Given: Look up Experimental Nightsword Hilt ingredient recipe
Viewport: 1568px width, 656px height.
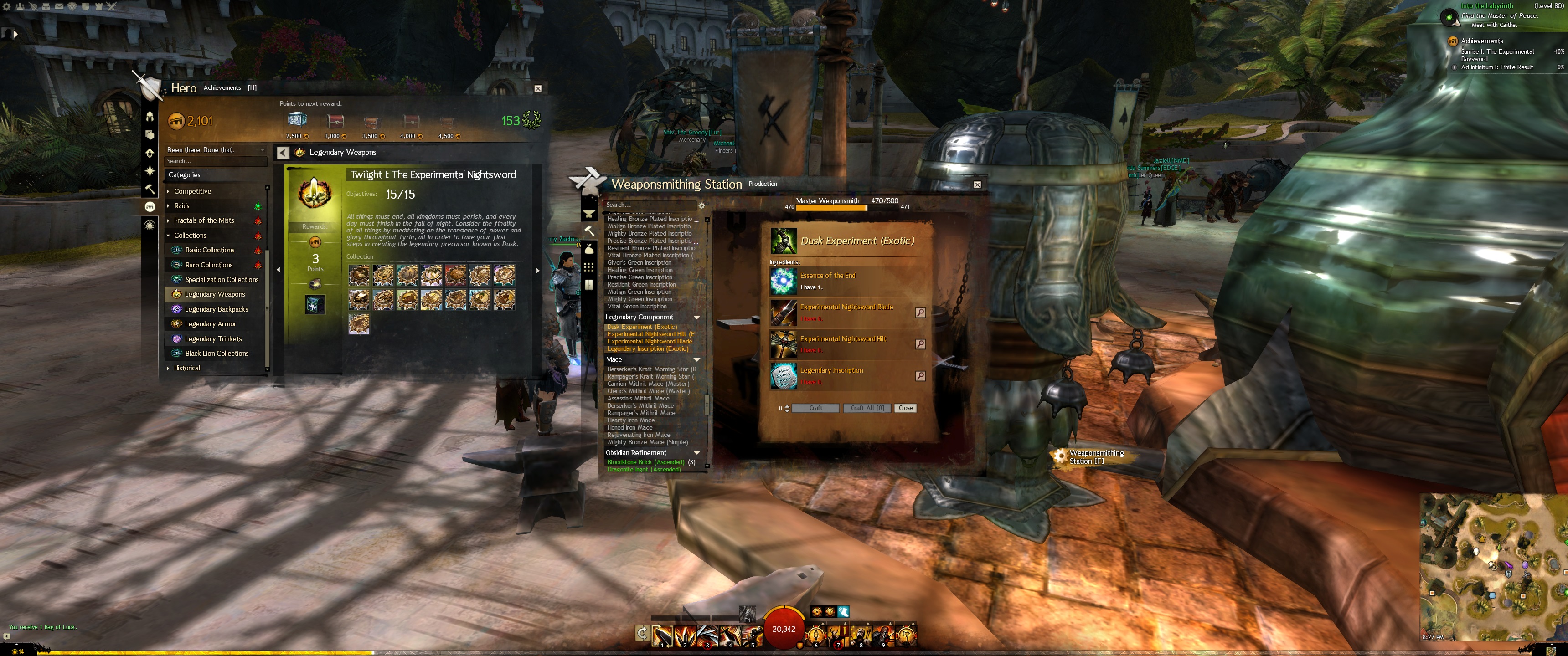Looking at the screenshot, I should tap(920, 344).
